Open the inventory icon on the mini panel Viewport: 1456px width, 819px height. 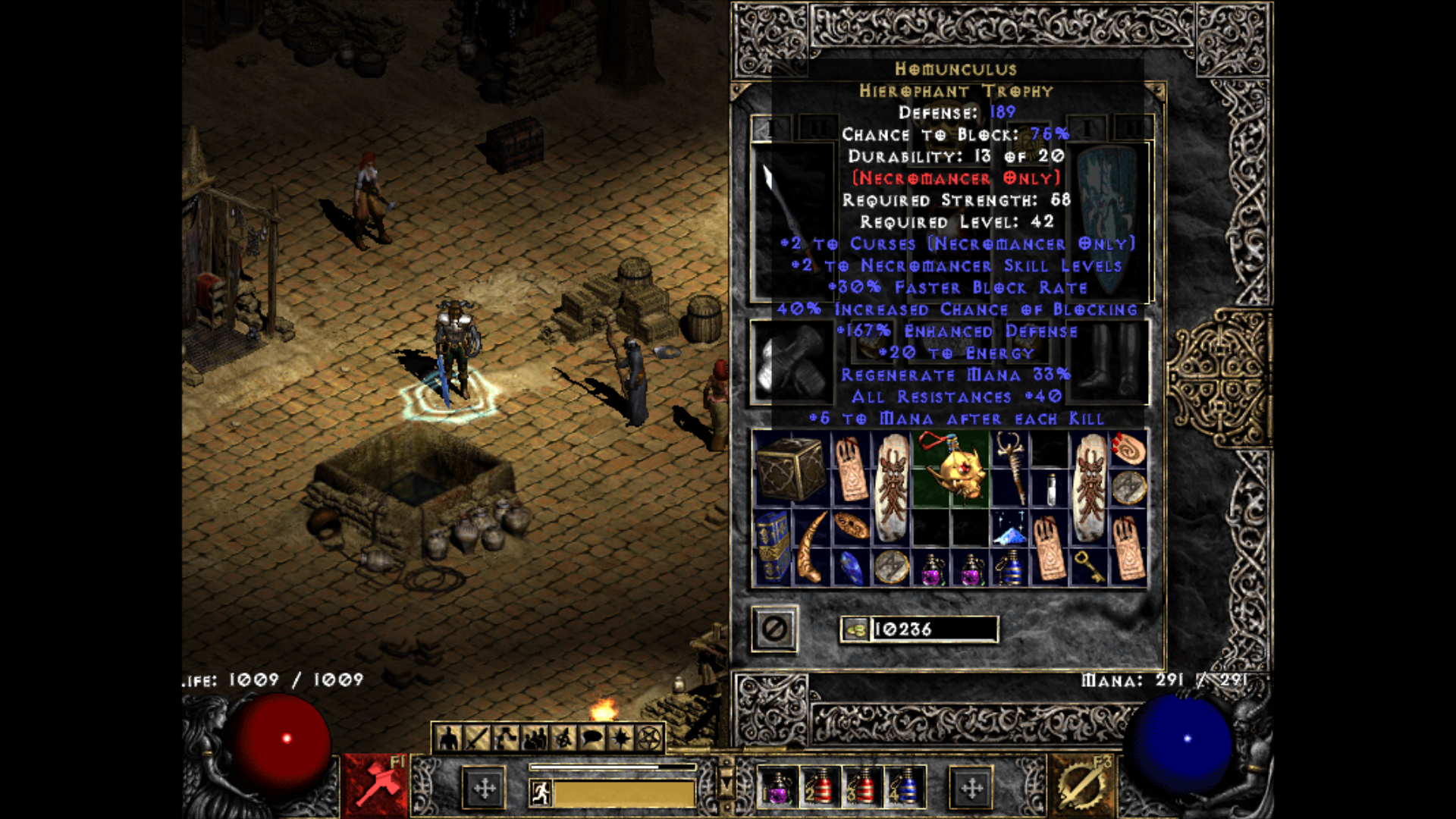coord(476,738)
